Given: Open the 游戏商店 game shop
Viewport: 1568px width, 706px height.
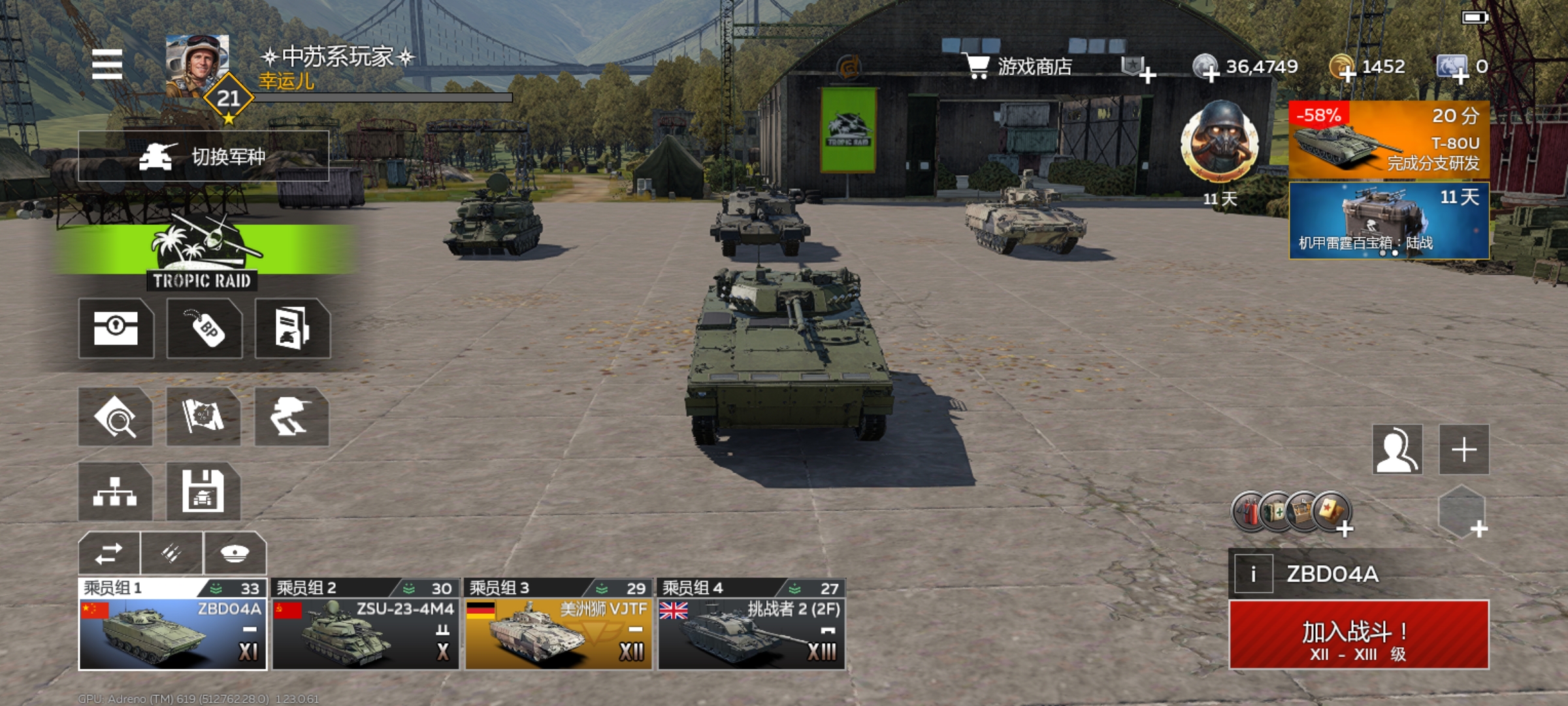Looking at the screenshot, I should point(1018,67).
